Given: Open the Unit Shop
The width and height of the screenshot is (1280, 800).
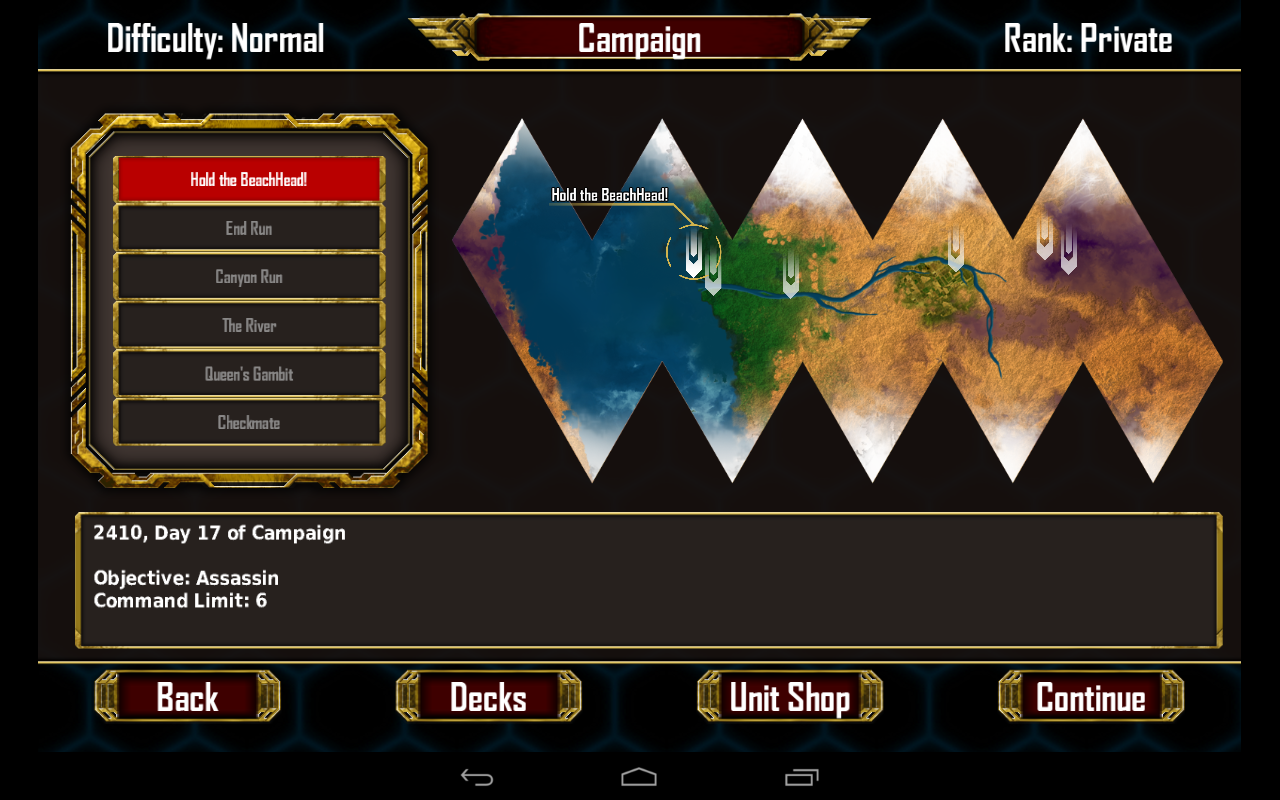Looking at the screenshot, I should click(789, 697).
